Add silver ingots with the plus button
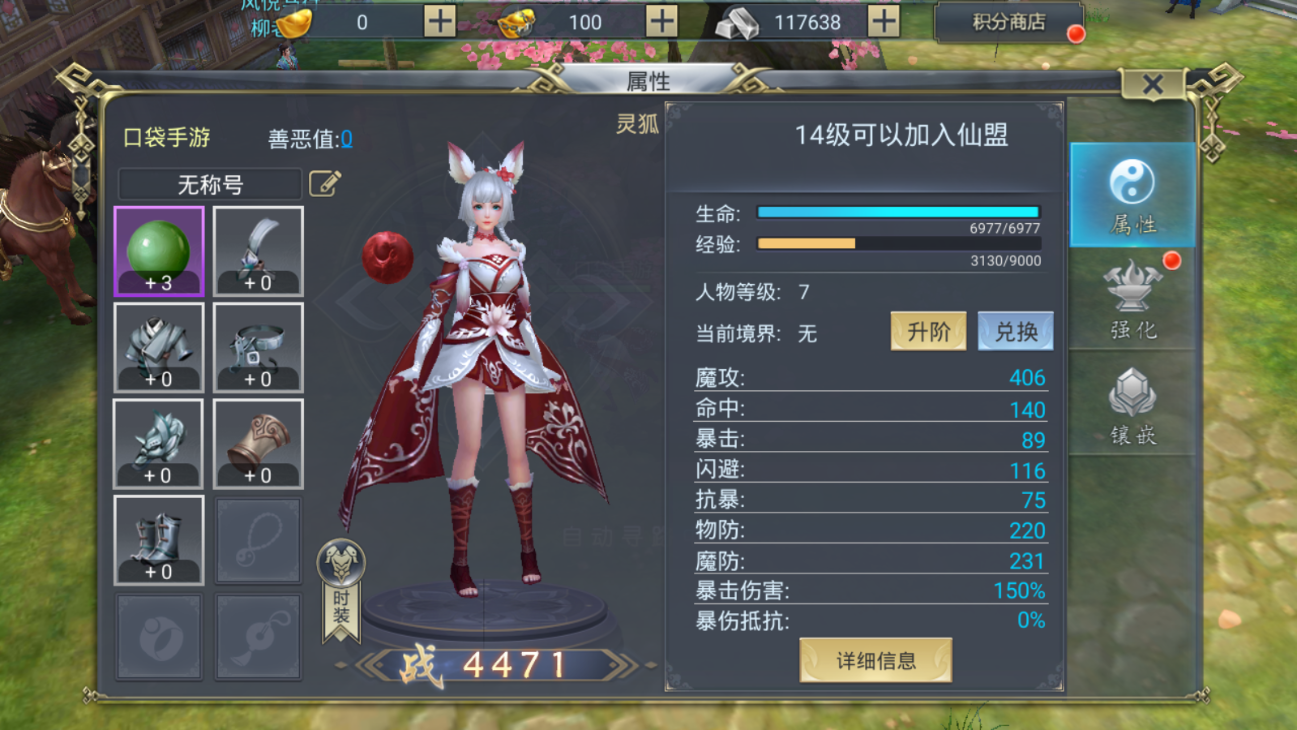Image resolution: width=1297 pixels, height=730 pixels. click(x=882, y=21)
